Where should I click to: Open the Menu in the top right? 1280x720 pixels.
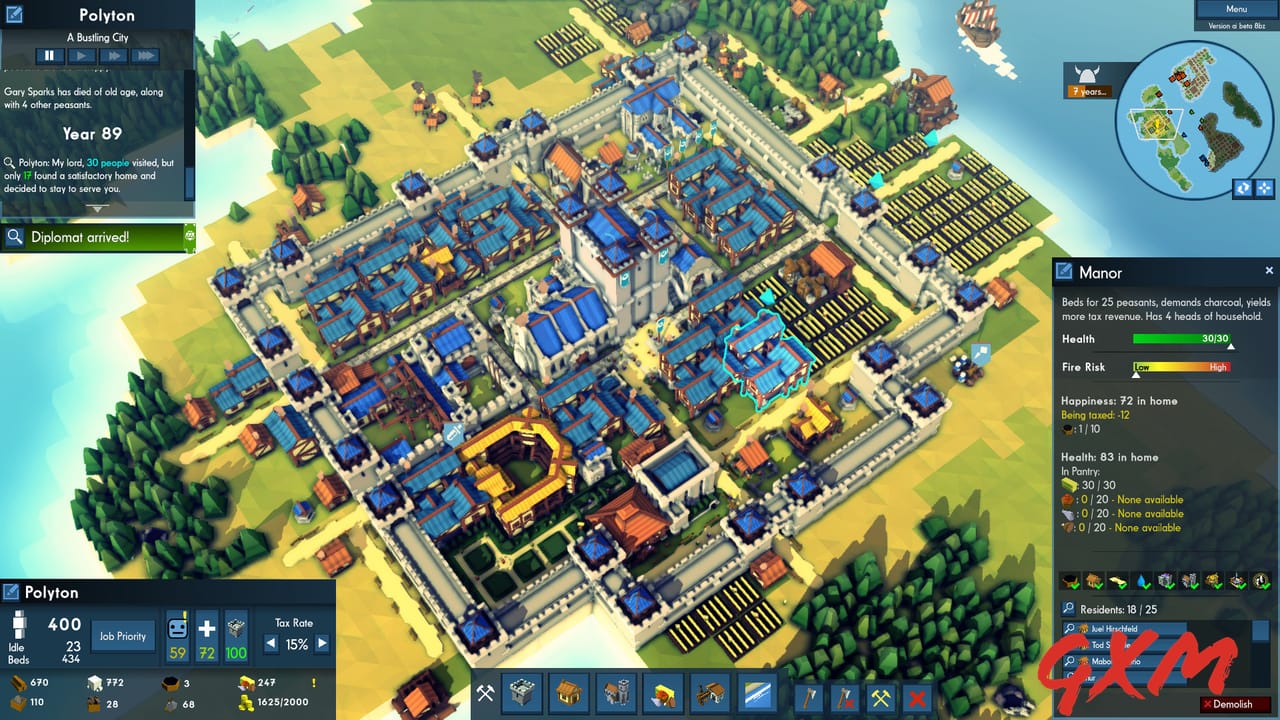(x=1235, y=8)
